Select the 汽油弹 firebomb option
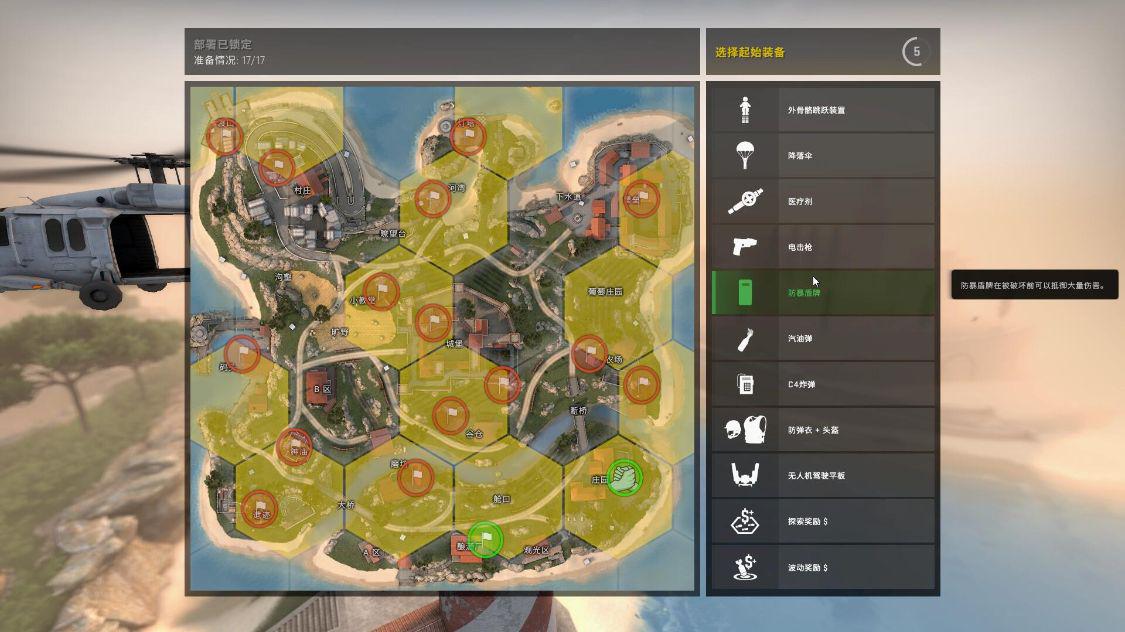 tap(822, 339)
